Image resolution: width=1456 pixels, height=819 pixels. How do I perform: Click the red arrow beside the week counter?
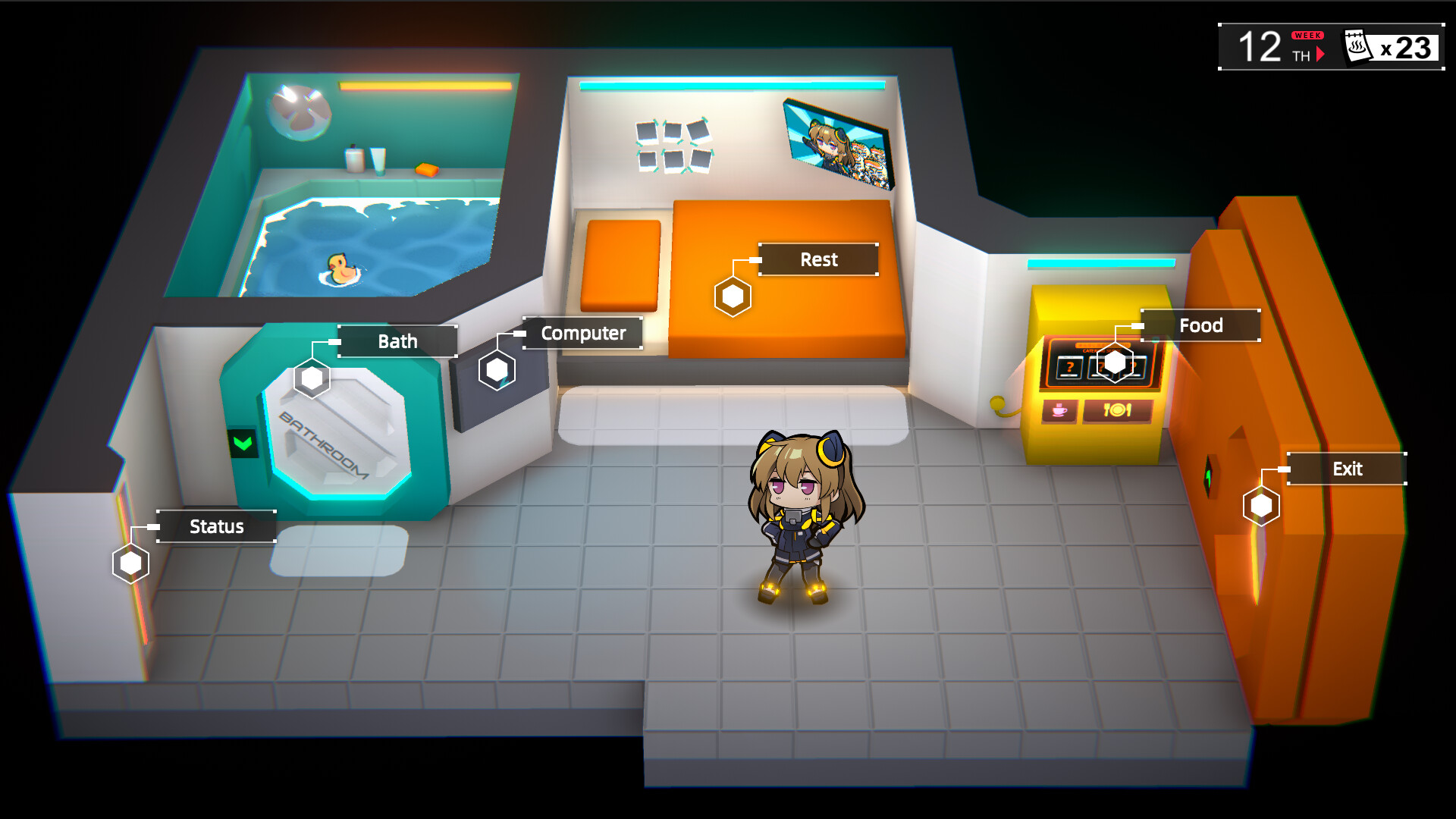pos(1319,55)
